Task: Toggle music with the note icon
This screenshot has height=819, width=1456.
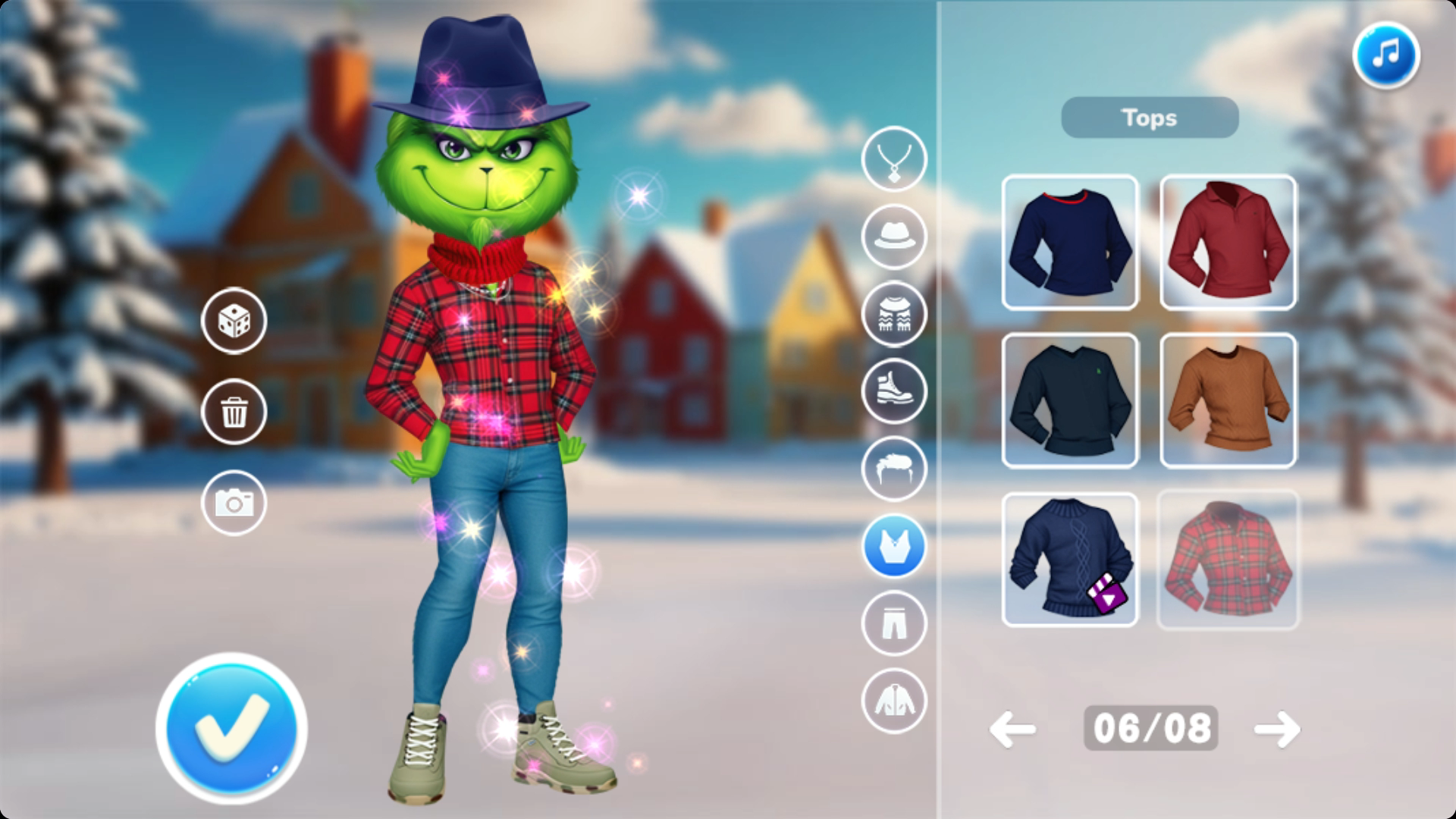Action: click(1385, 55)
